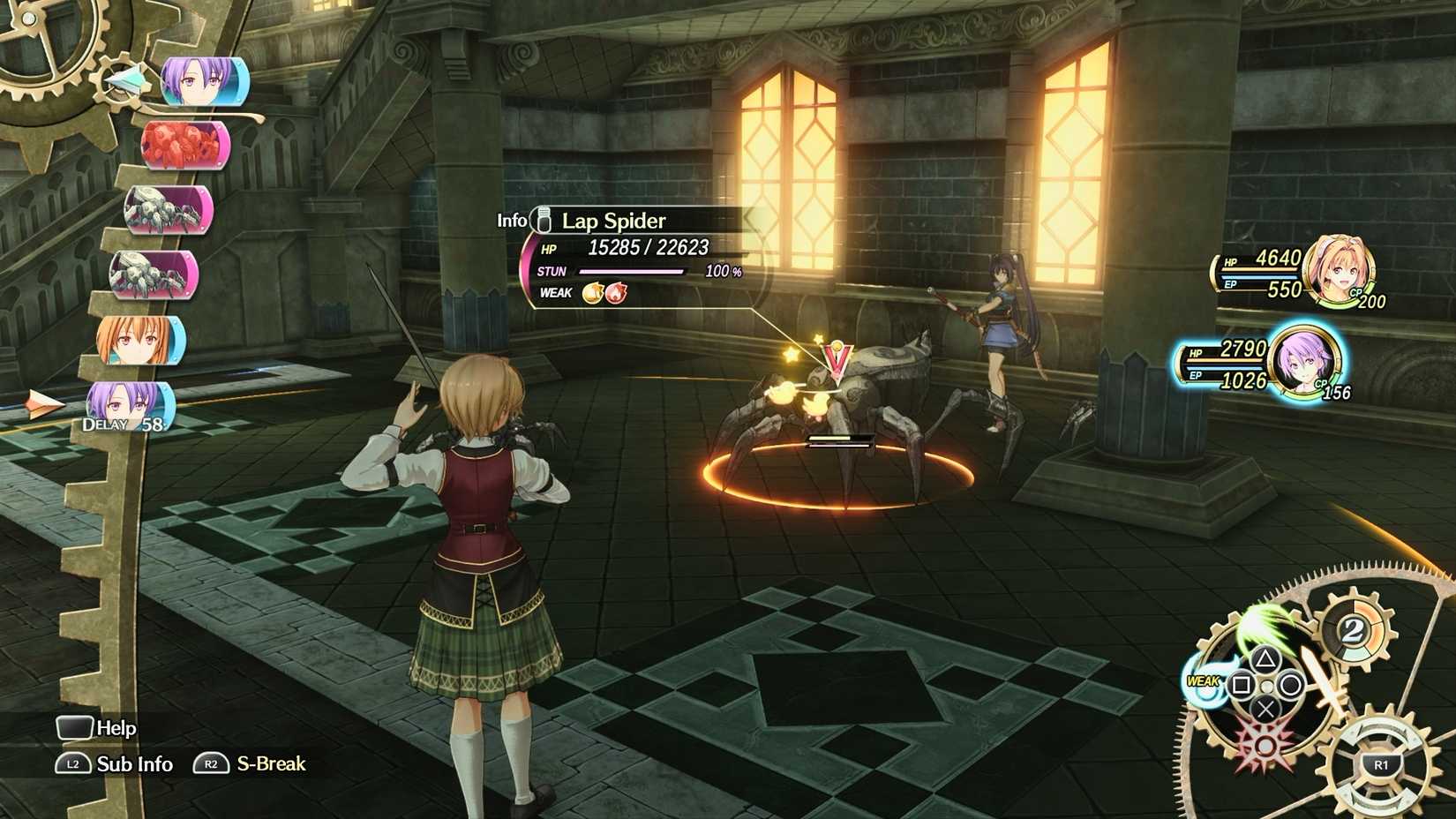Select the red crystal enemy in turn order
This screenshot has height=819, width=1456.
click(x=185, y=146)
